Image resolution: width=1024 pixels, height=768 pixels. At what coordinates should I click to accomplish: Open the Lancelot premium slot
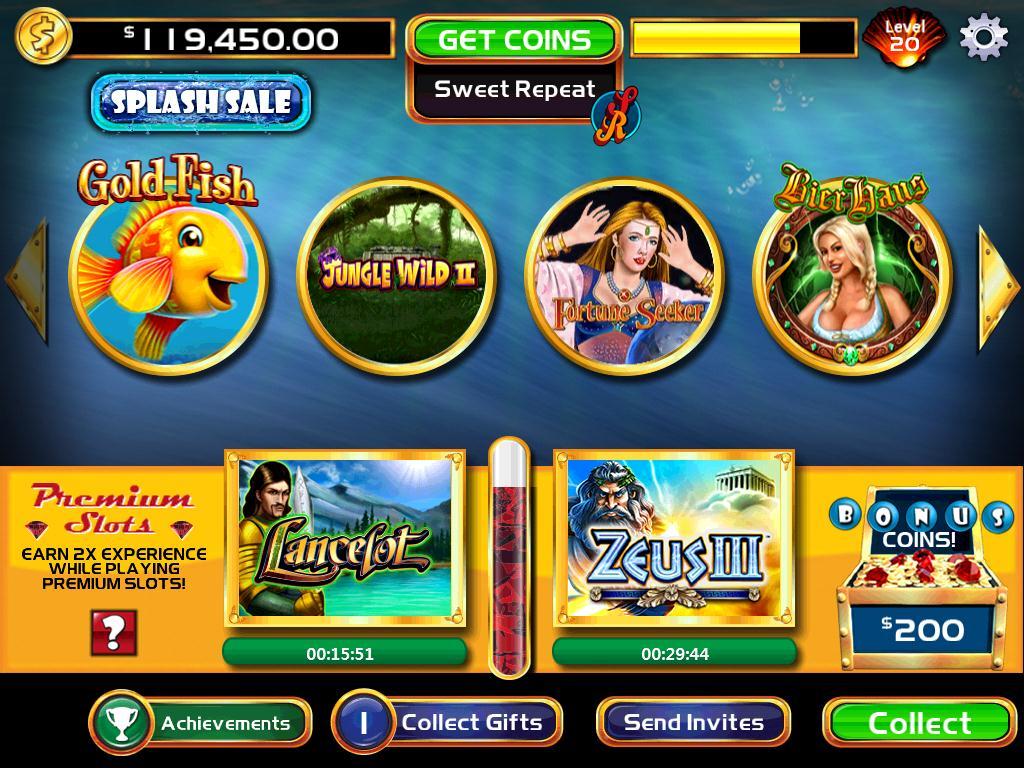pyautogui.click(x=346, y=540)
